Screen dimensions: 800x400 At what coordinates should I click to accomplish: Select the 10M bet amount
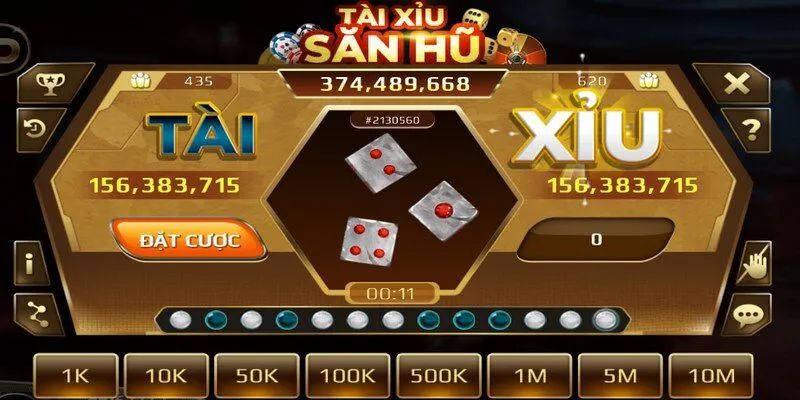(711, 376)
